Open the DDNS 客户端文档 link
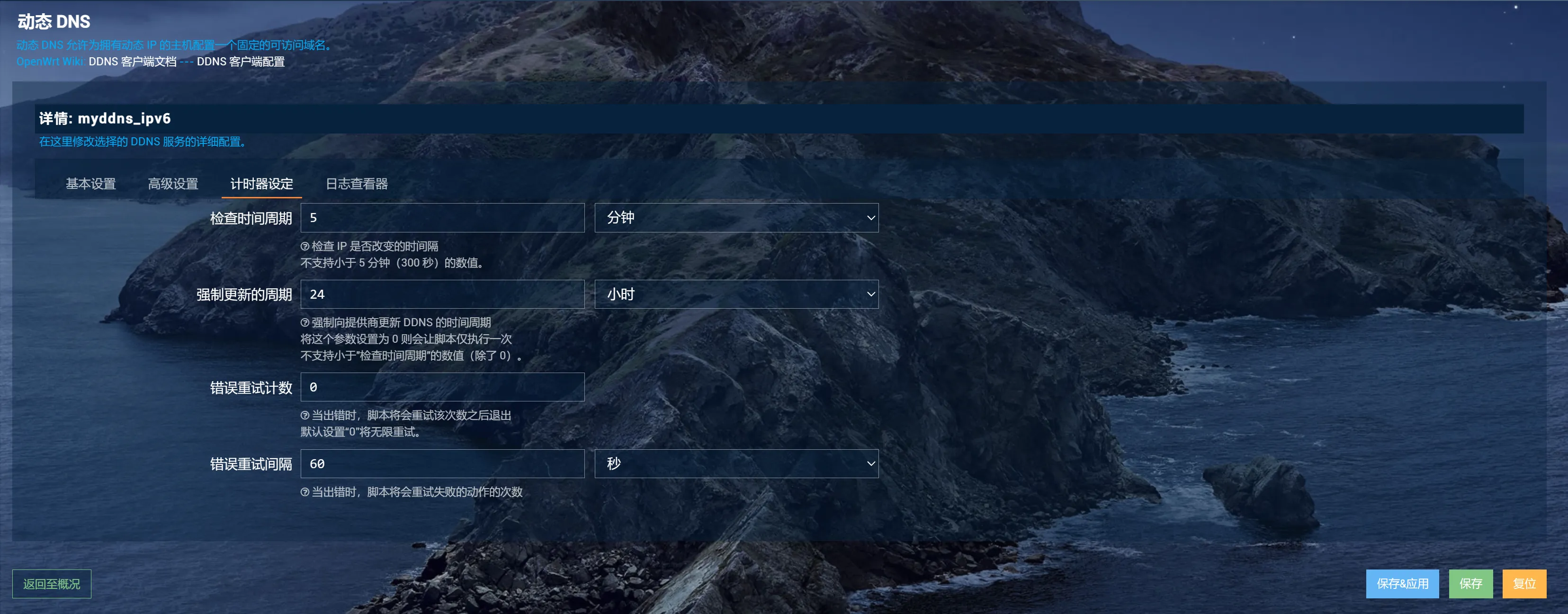 coord(133,62)
